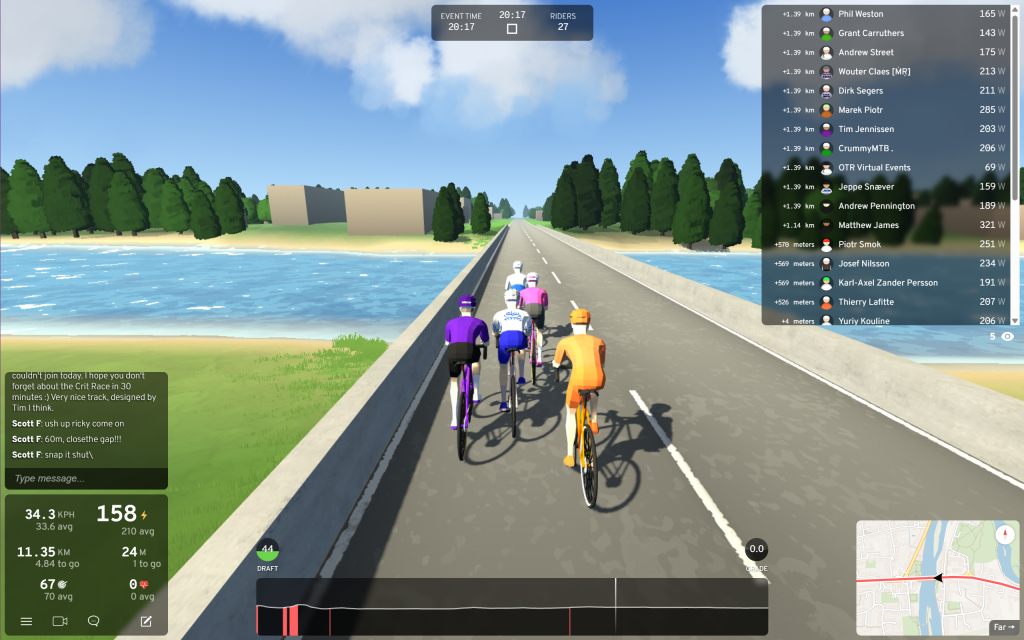The height and width of the screenshot is (640, 1024).
Task: Click the stop square under the timer
Action: [512, 29]
